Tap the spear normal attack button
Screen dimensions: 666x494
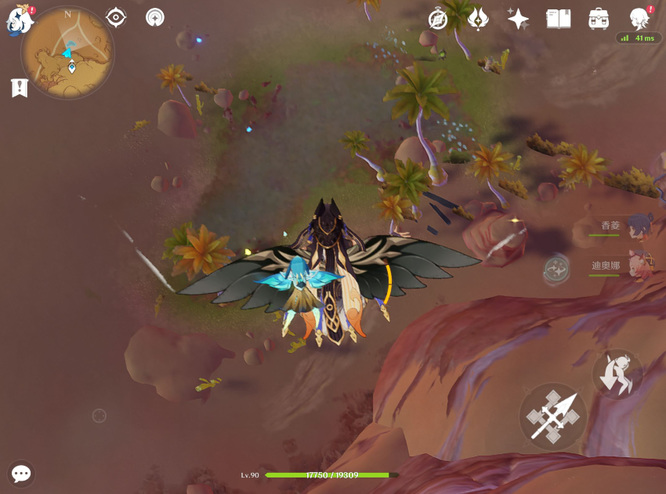(552, 415)
